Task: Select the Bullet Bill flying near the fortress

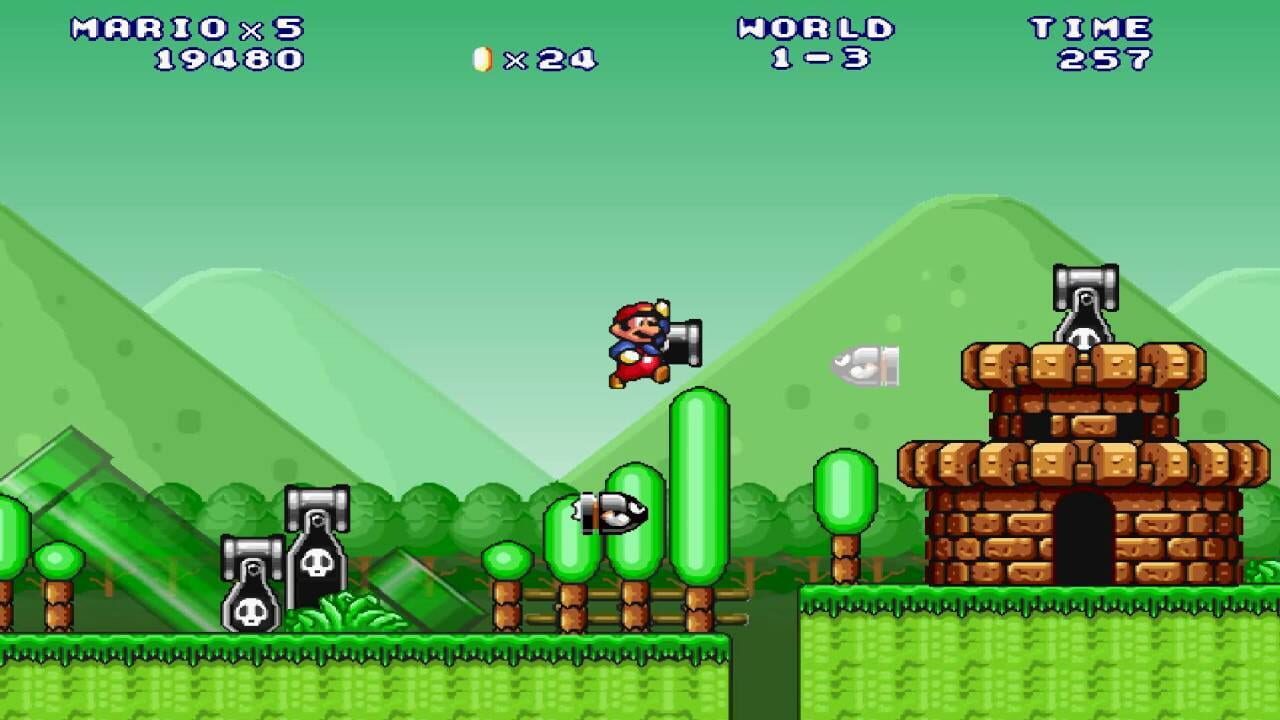Action: tap(865, 368)
